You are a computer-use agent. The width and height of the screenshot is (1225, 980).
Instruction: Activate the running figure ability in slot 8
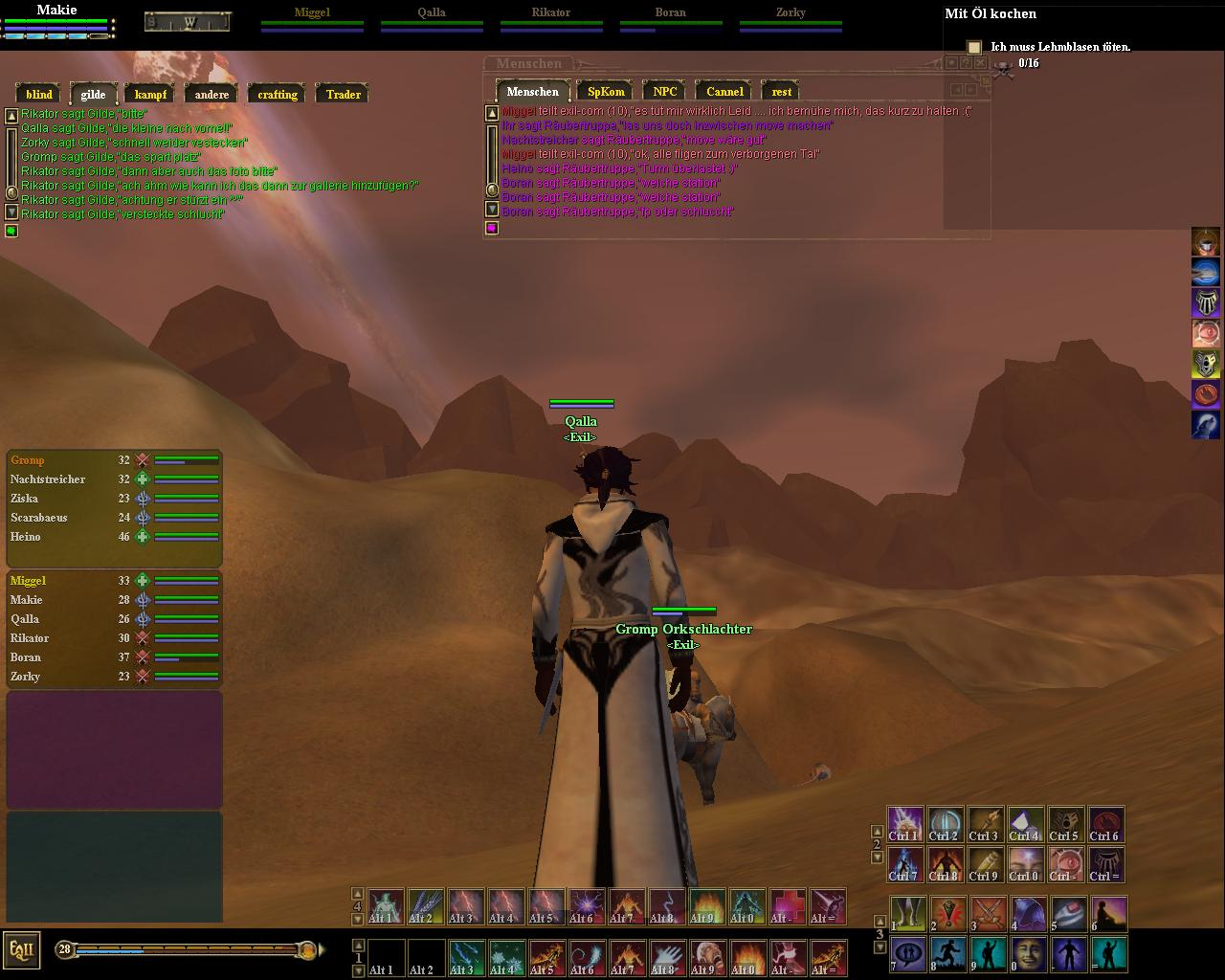[x=947, y=954]
